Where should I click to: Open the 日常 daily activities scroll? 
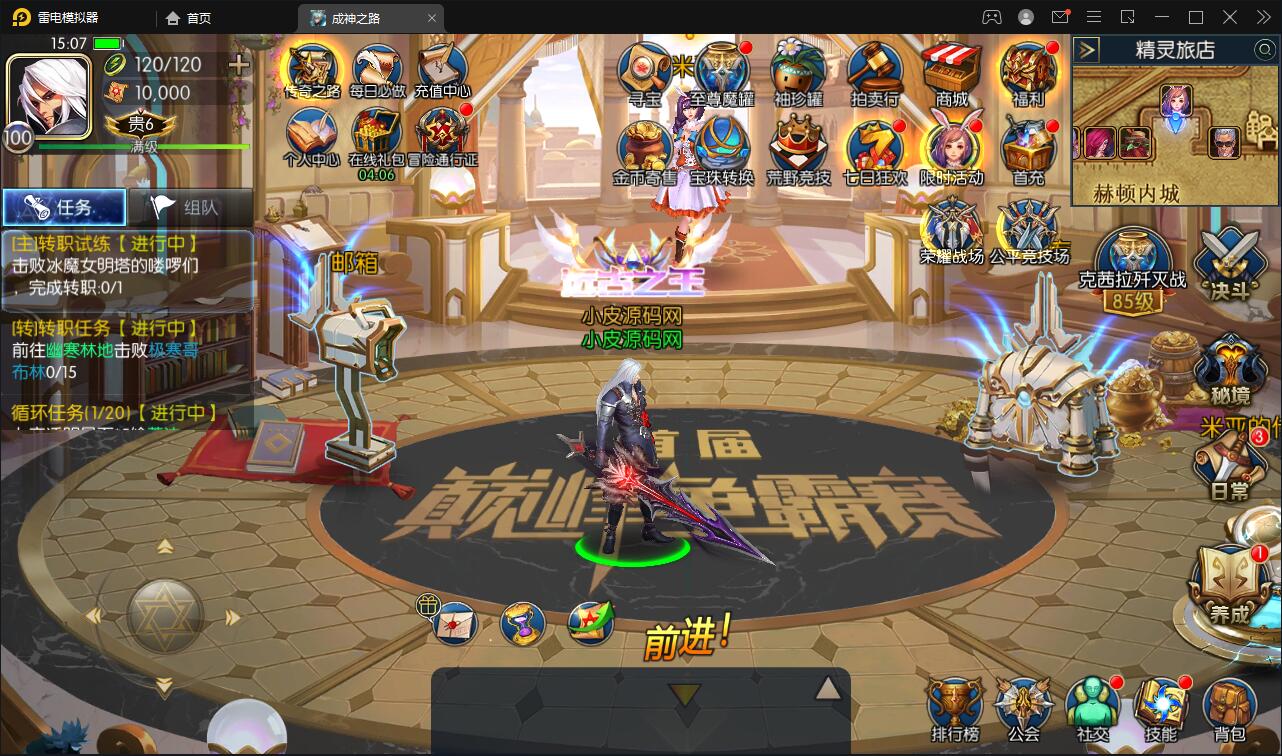[1229, 465]
